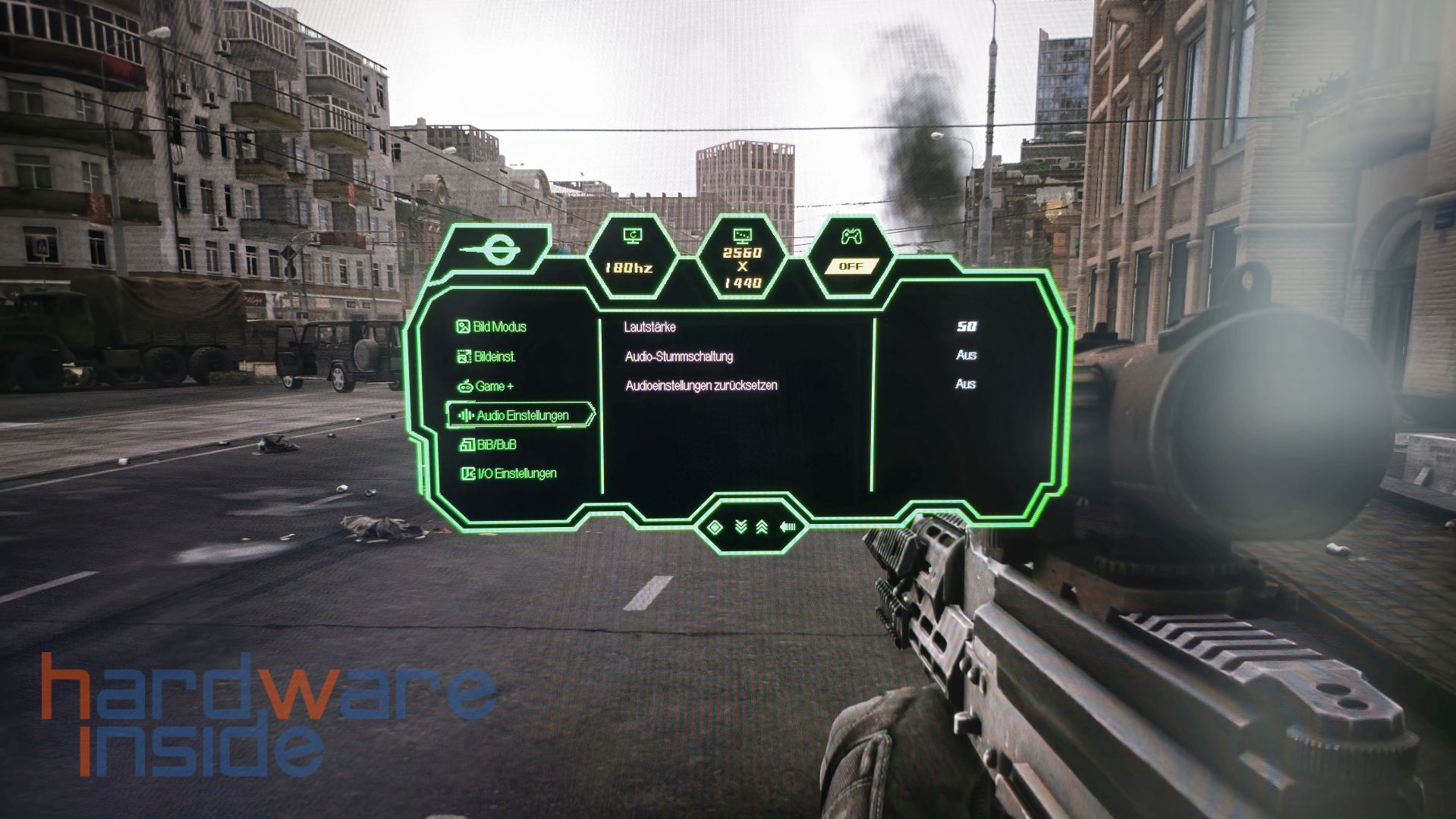Open the Bild Modus menu entry
Image resolution: width=1456 pixels, height=819 pixels.
[x=492, y=327]
